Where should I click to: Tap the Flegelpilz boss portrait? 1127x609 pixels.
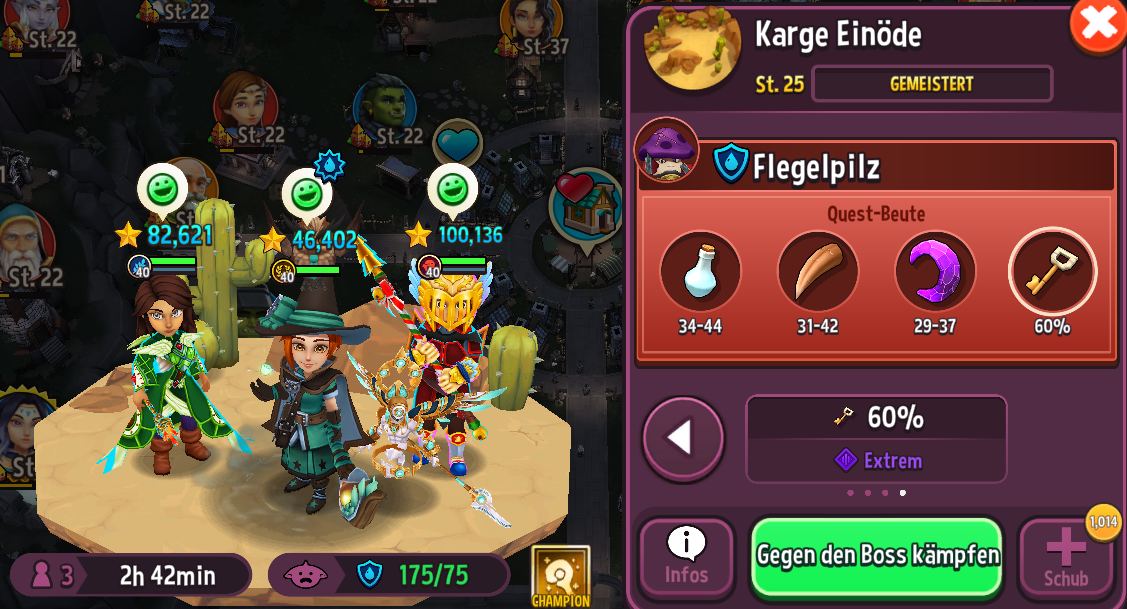coord(665,151)
